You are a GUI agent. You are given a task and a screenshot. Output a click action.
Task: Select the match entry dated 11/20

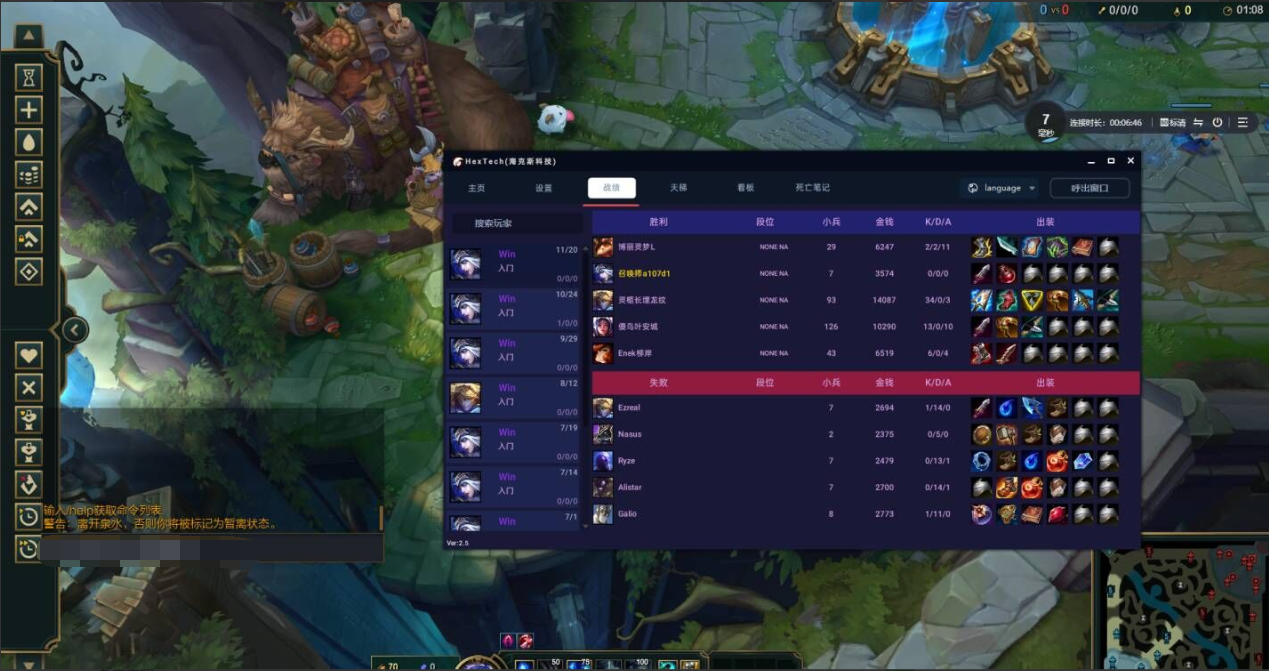click(x=514, y=263)
